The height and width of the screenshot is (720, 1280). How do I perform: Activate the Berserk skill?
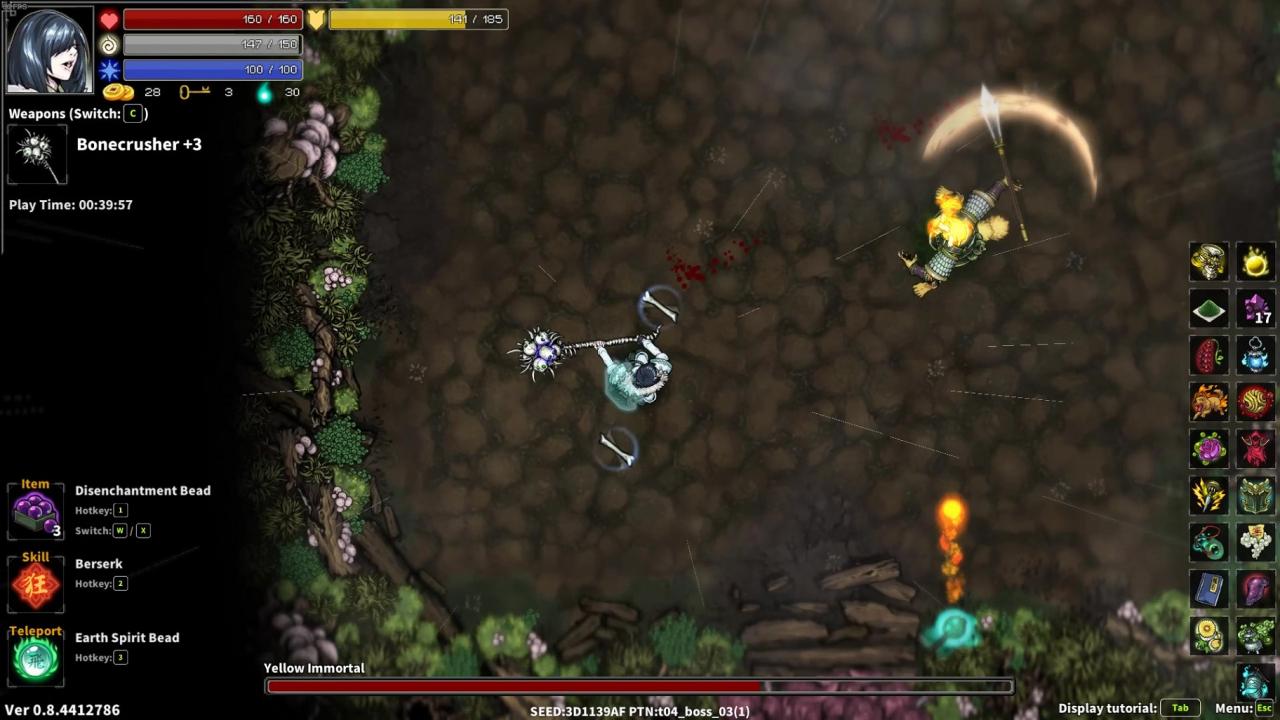36,585
